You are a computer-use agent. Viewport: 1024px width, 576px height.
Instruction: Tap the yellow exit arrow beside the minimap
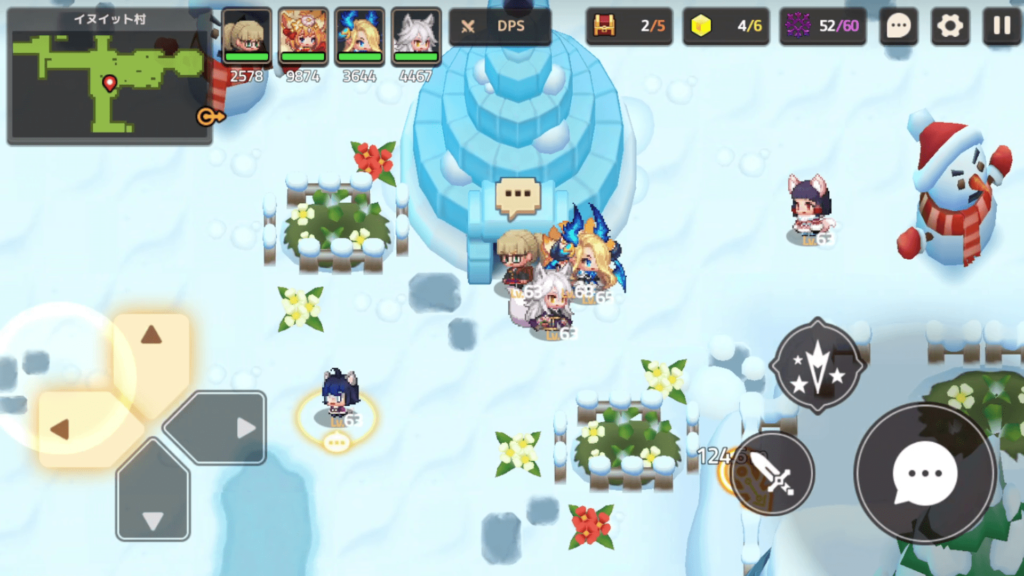[209, 117]
